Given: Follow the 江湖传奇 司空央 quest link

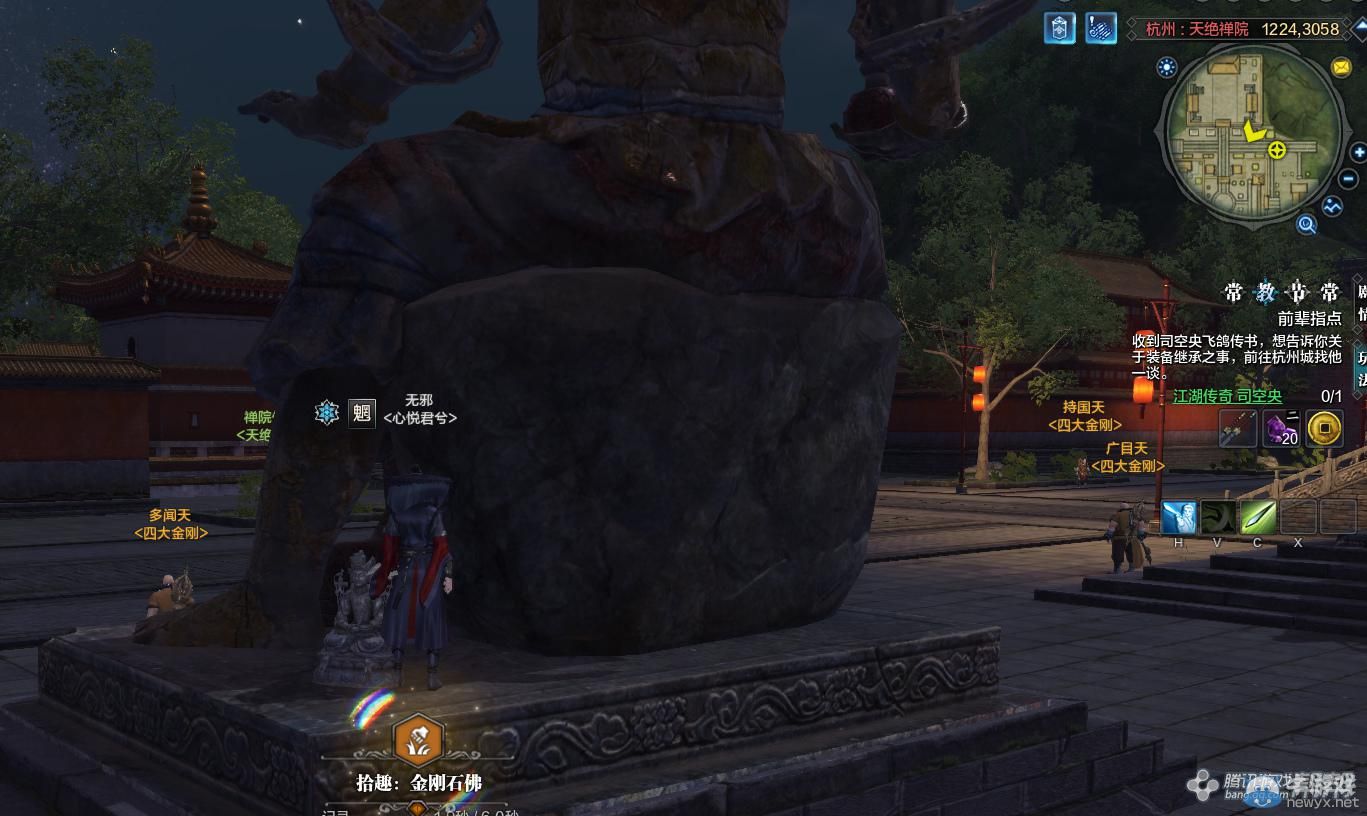Looking at the screenshot, I should tap(1227, 396).
